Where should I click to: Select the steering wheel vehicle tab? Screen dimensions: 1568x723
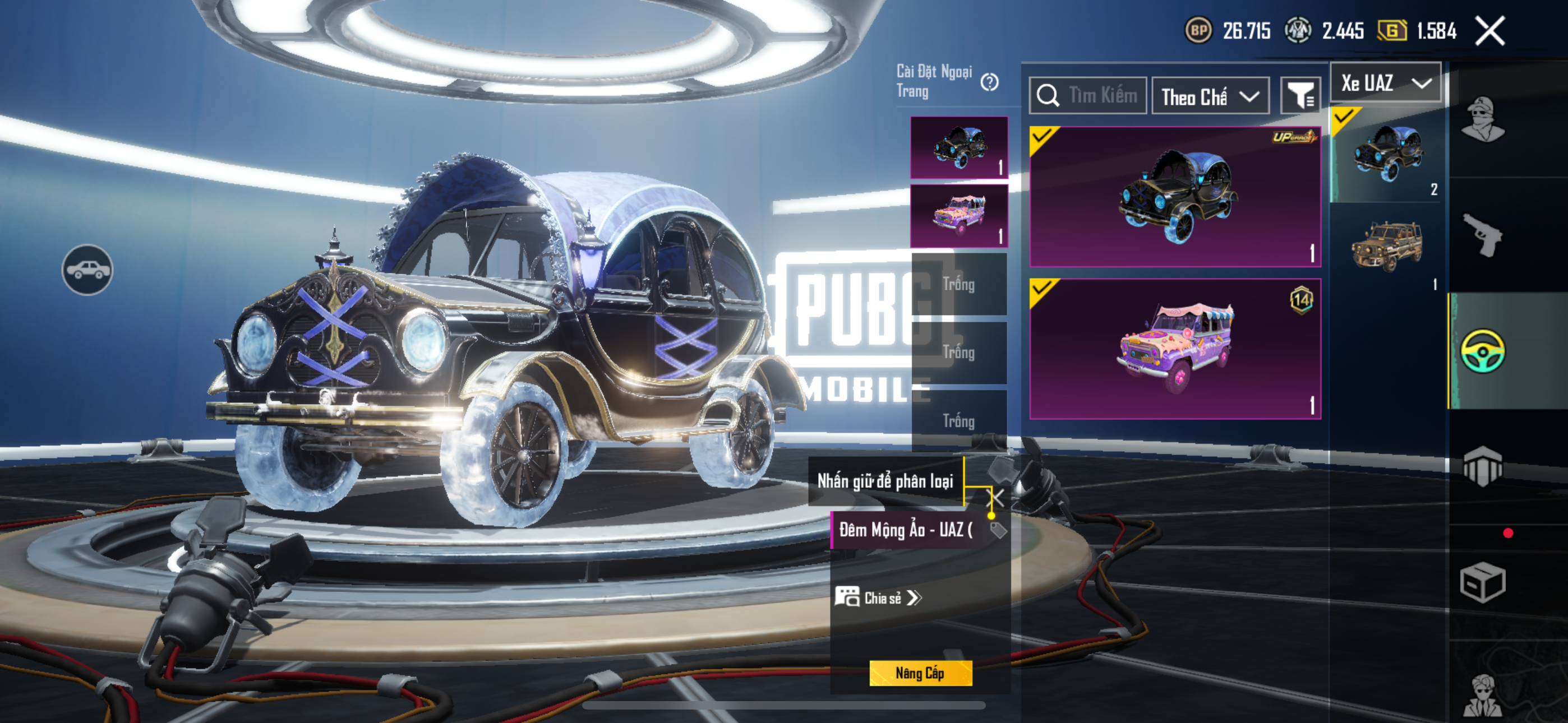(1483, 350)
